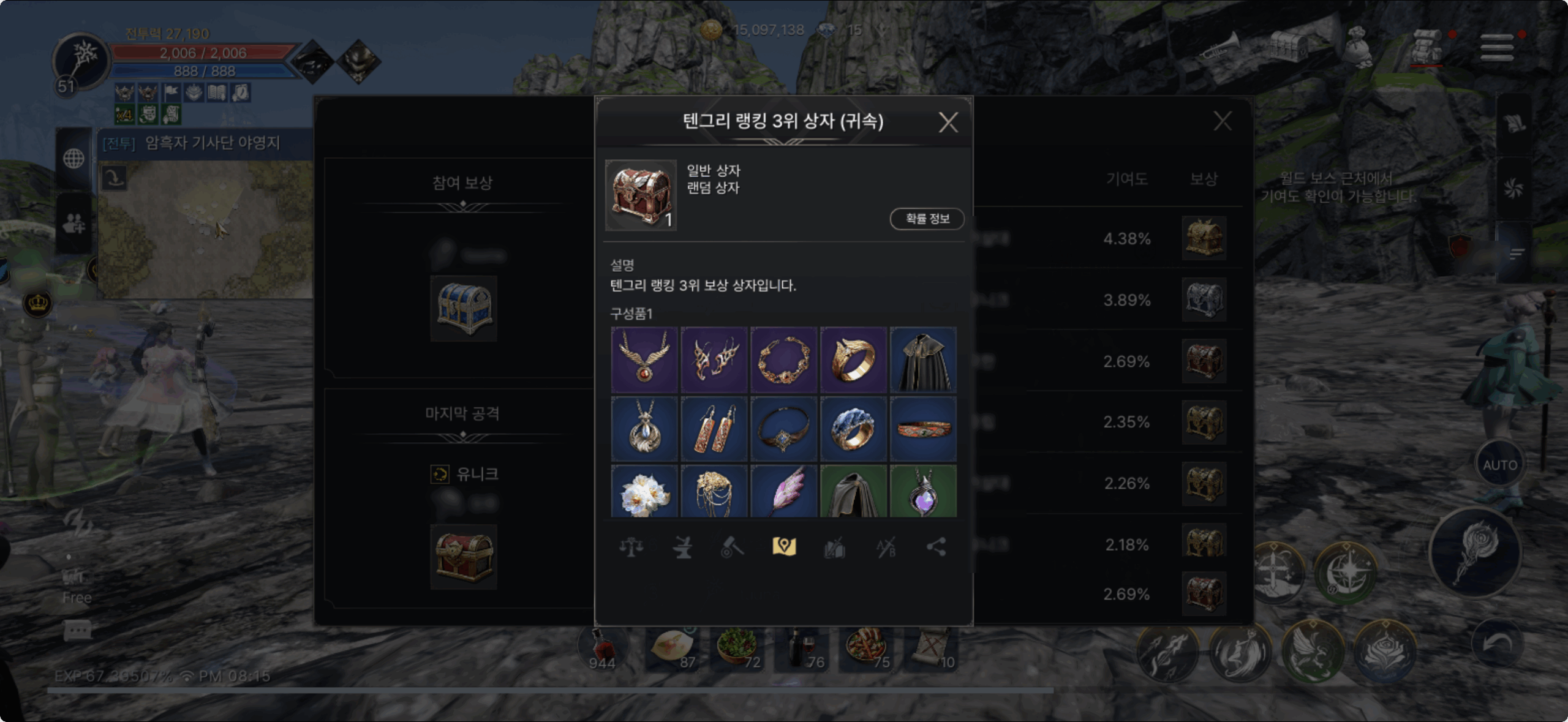Select the orange dangling earrings item
This screenshot has height=722, width=1568.
click(714, 429)
